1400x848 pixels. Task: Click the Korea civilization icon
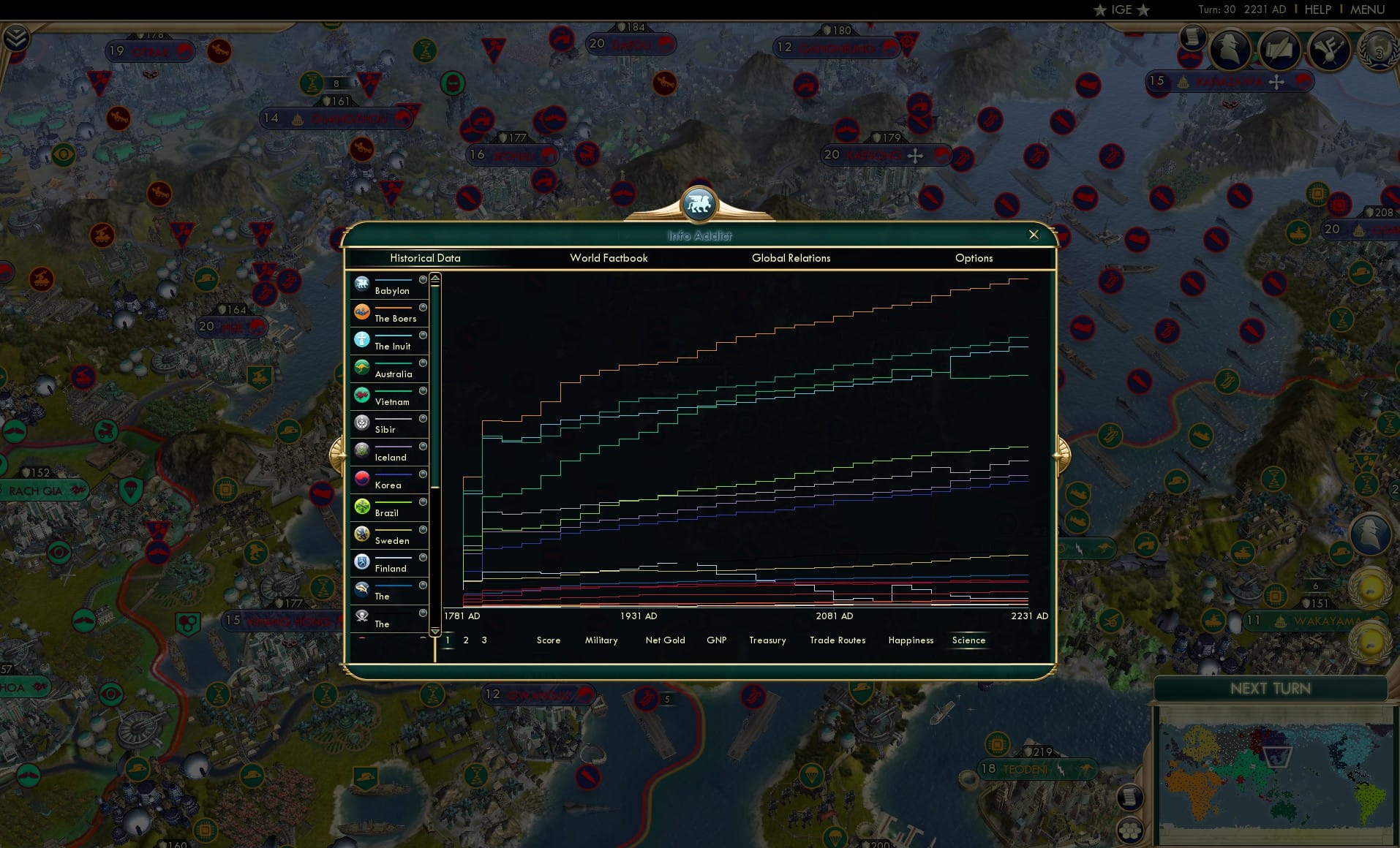[363, 477]
